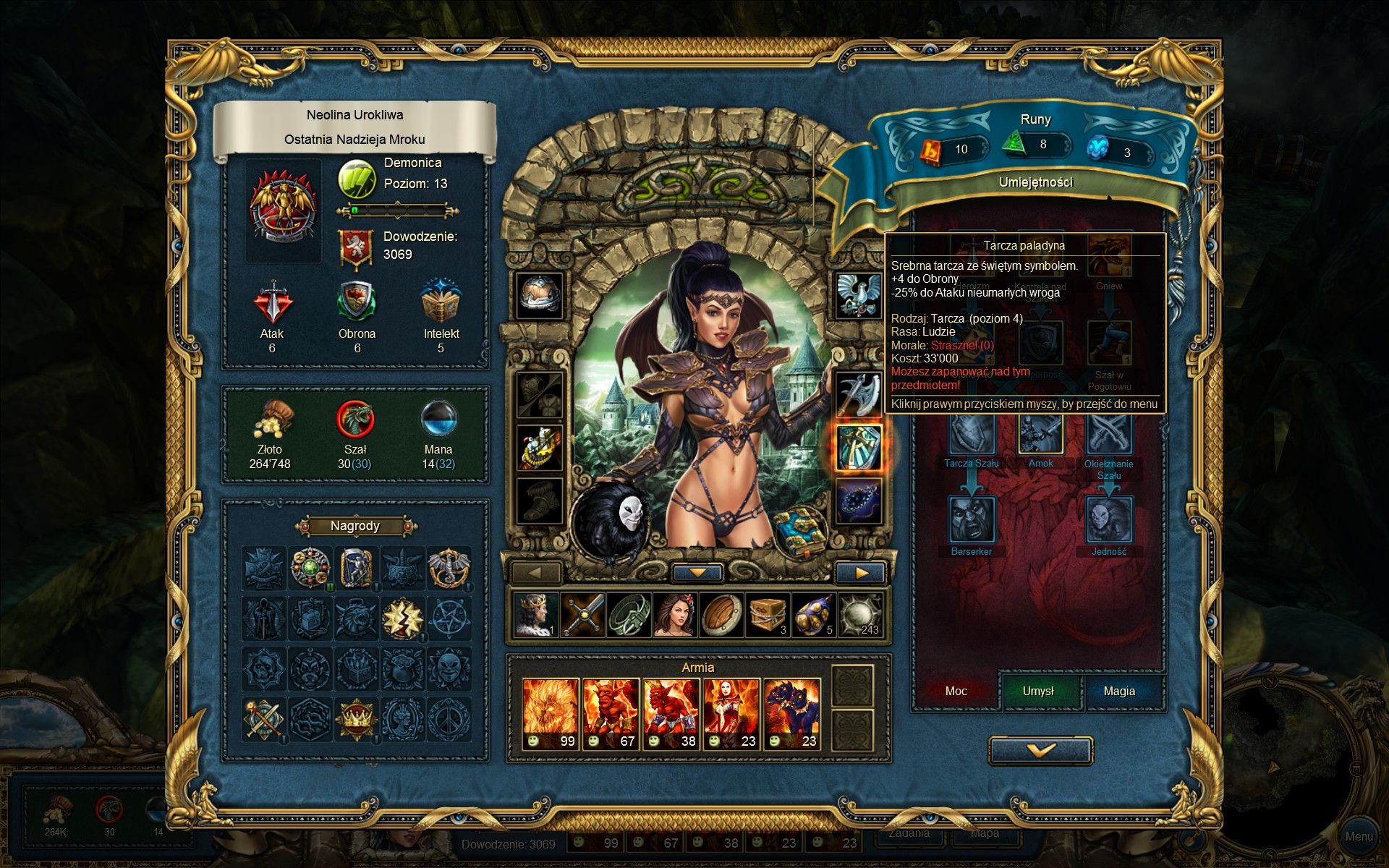Choose the Jedność skill icon
This screenshot has height=868, width=1389.
(x=1108, y=519)
